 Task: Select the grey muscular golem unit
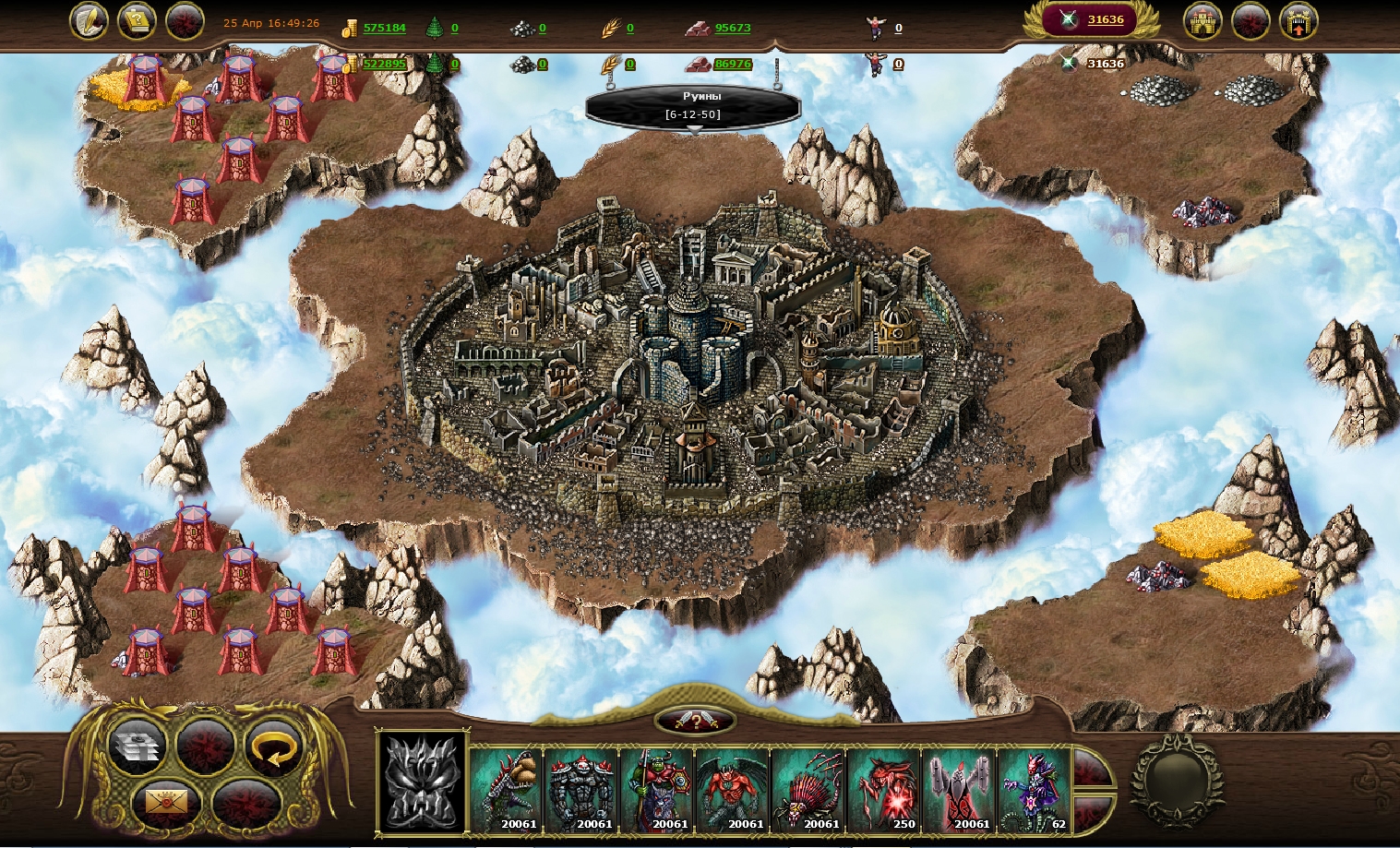(x=582, y=789)
